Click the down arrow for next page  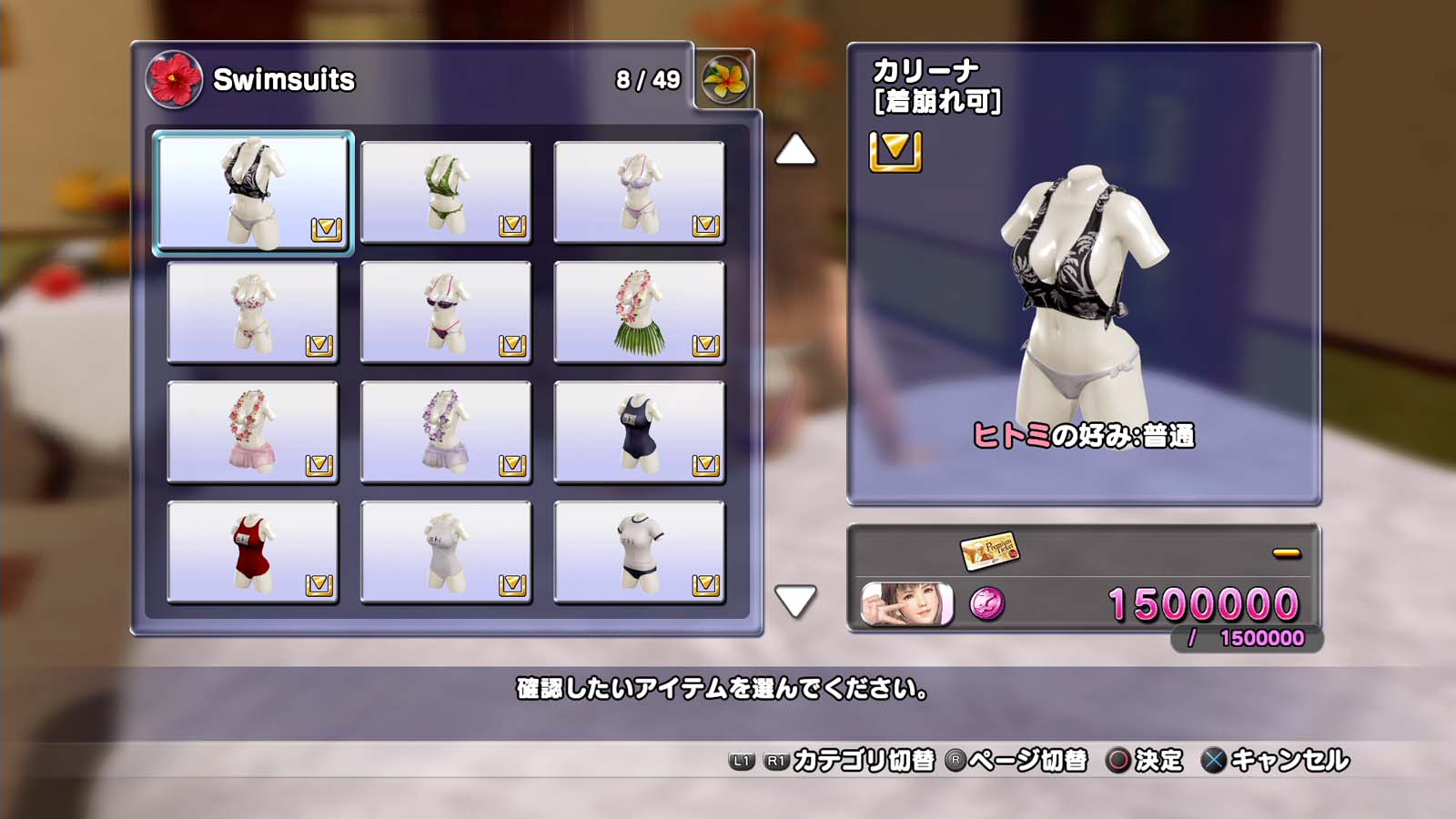pos(795,601)
